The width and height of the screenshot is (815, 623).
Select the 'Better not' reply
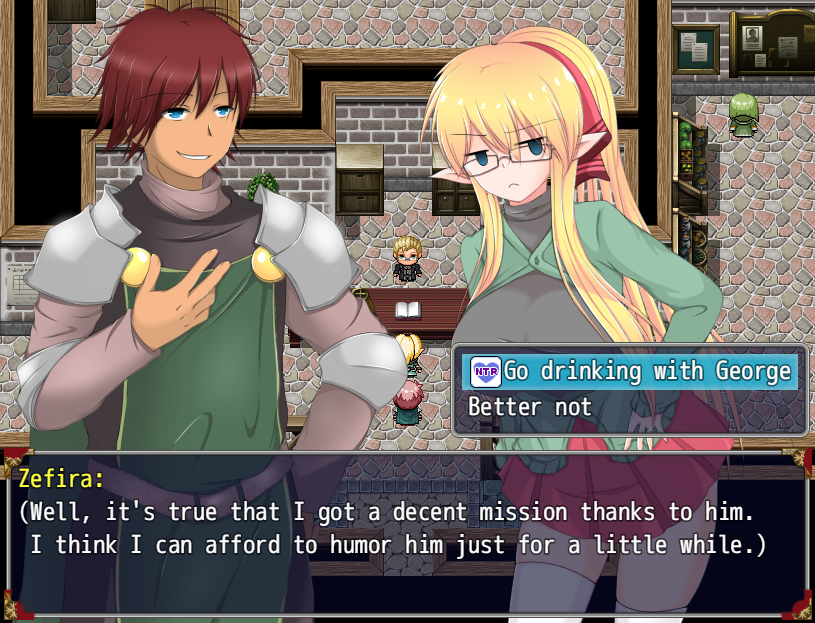tap(531, 408)
